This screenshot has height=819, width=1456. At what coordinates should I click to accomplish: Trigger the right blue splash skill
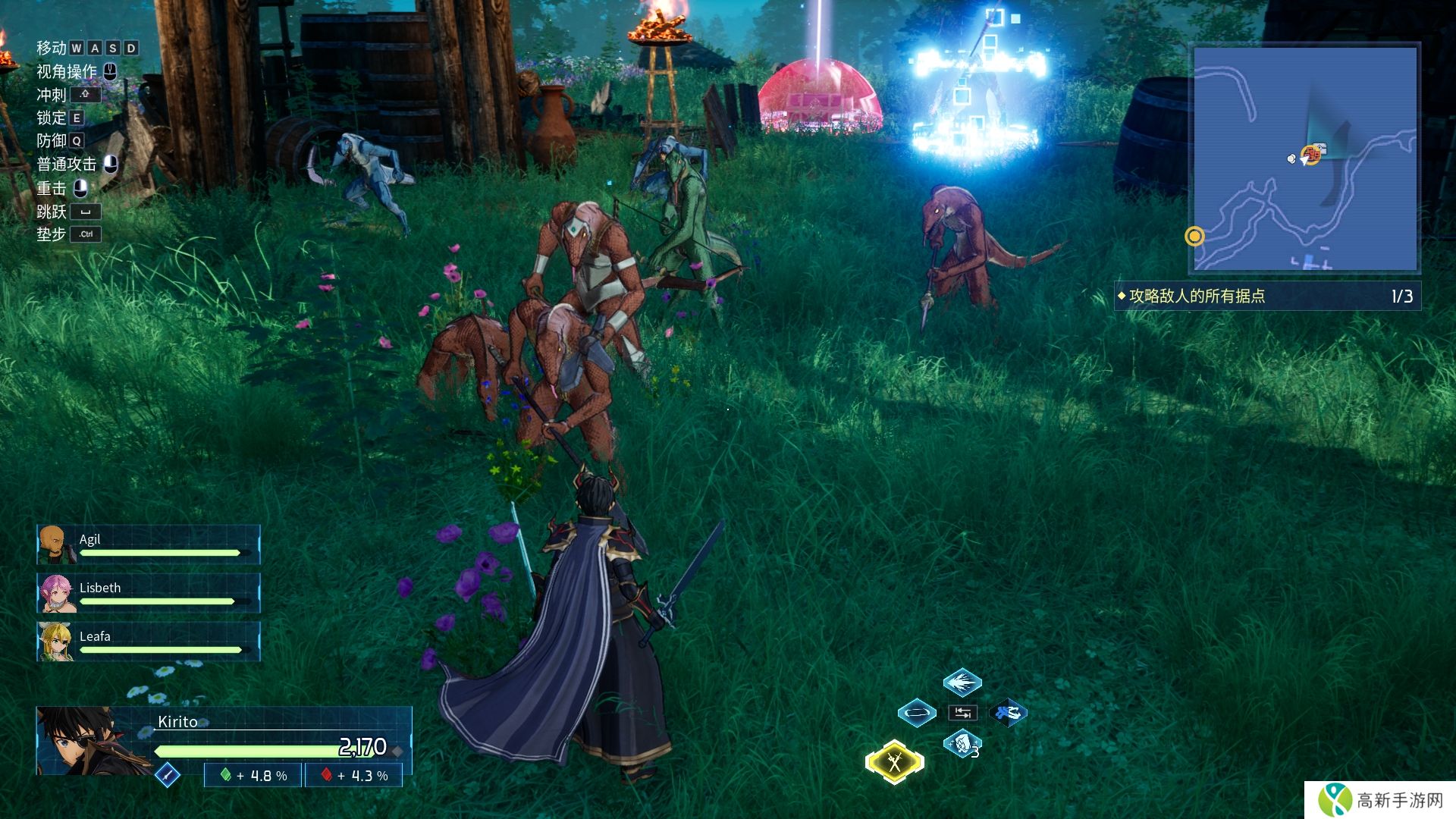point(1008,713)
